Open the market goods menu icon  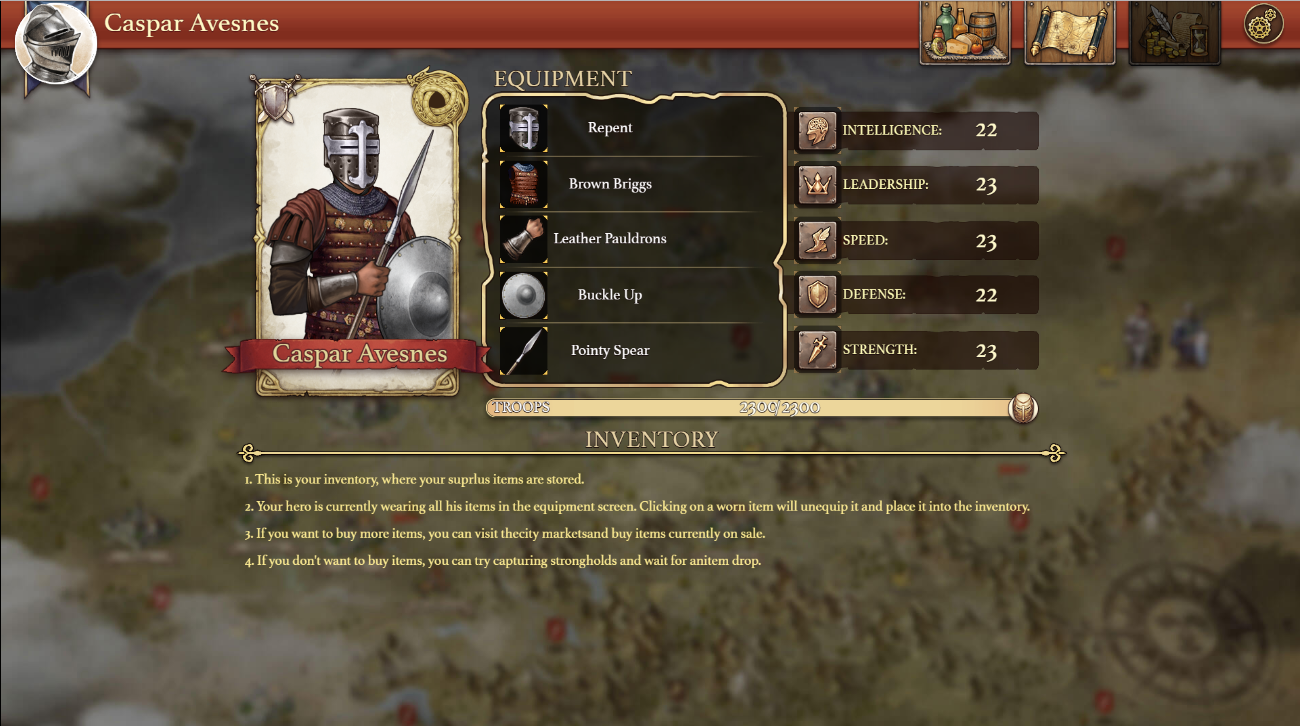[x=965, y=33]
